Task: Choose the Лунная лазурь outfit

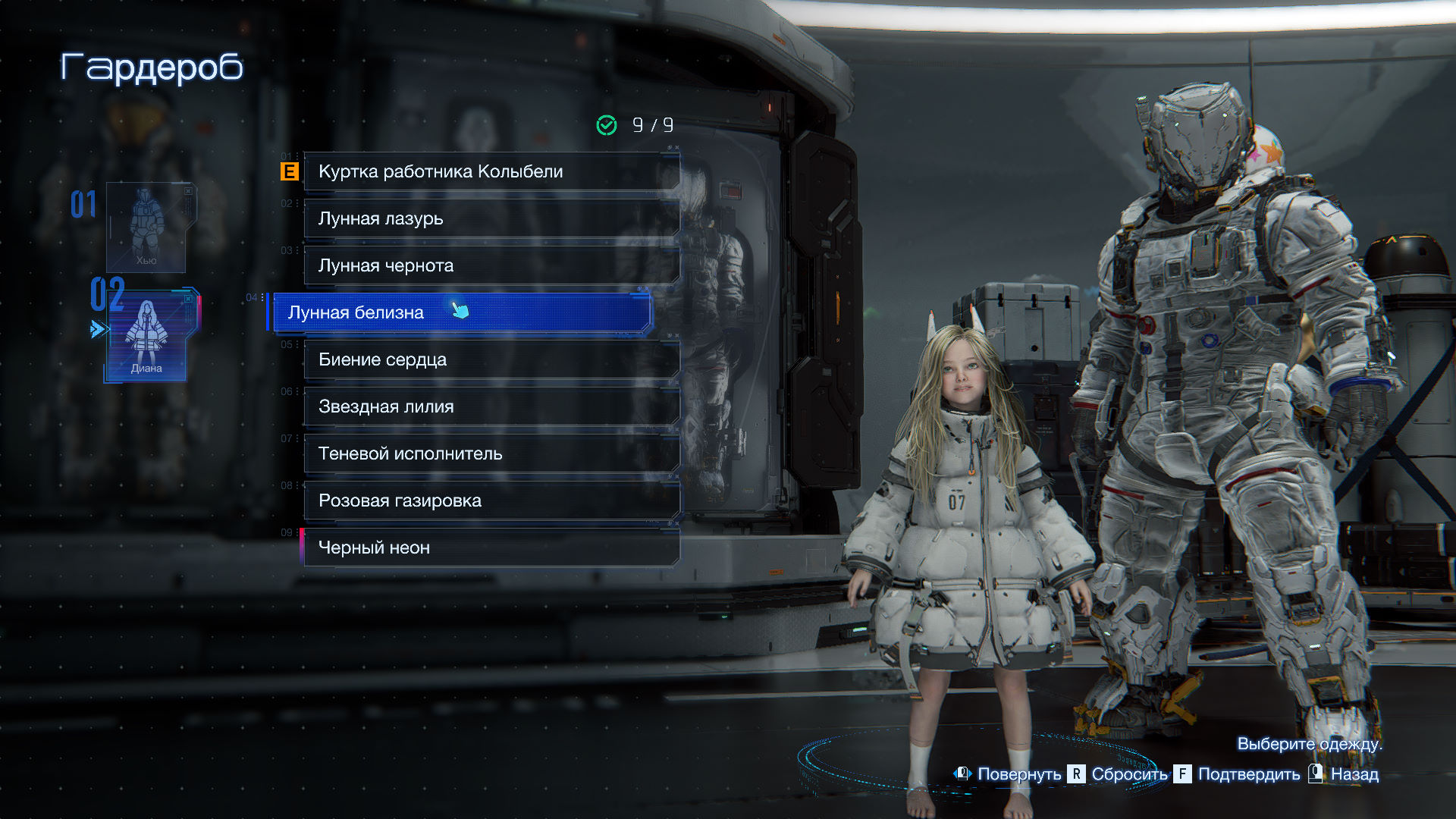Action: pos(491,219)
